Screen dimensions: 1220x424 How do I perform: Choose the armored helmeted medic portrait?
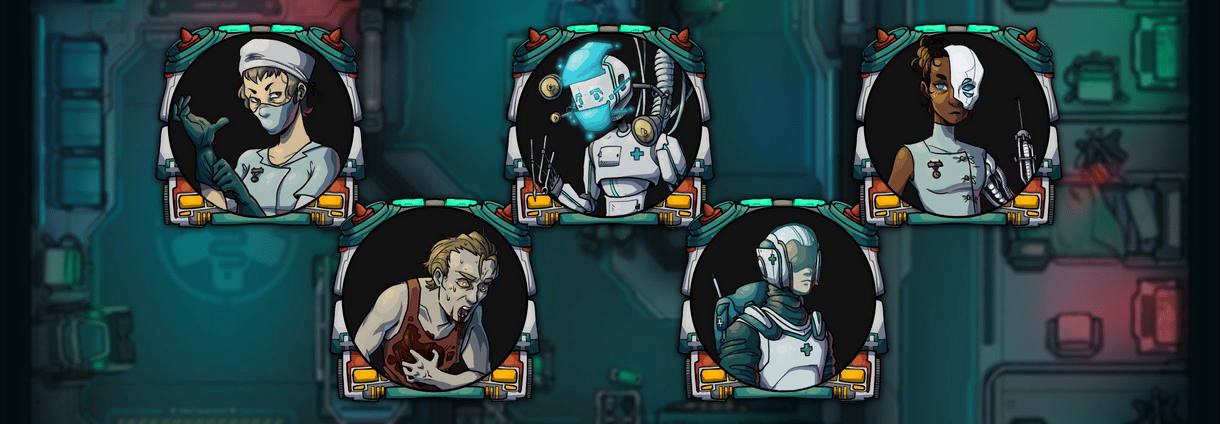coord(782,298)
